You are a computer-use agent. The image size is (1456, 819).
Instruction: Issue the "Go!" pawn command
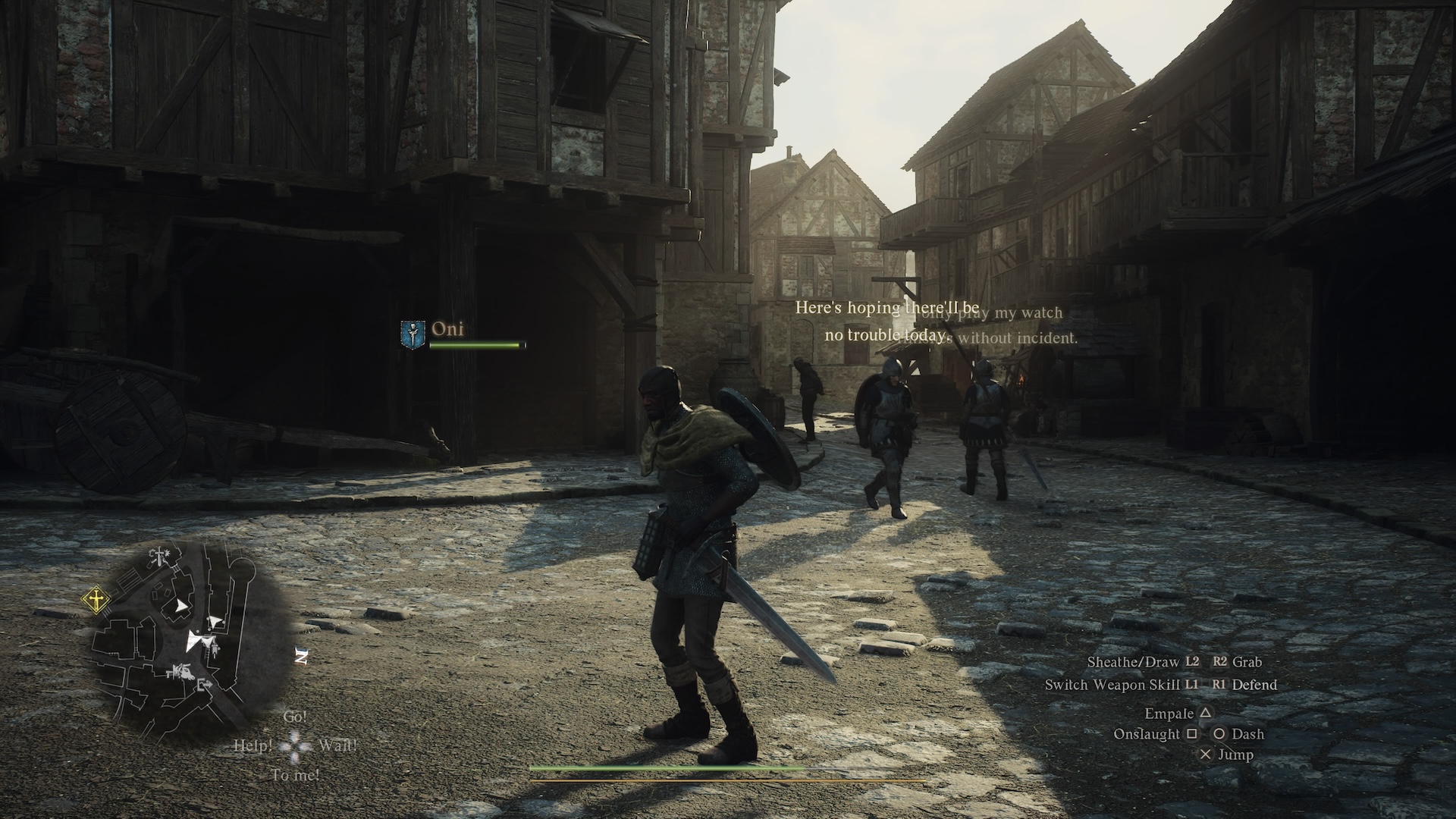click(295, 717)
